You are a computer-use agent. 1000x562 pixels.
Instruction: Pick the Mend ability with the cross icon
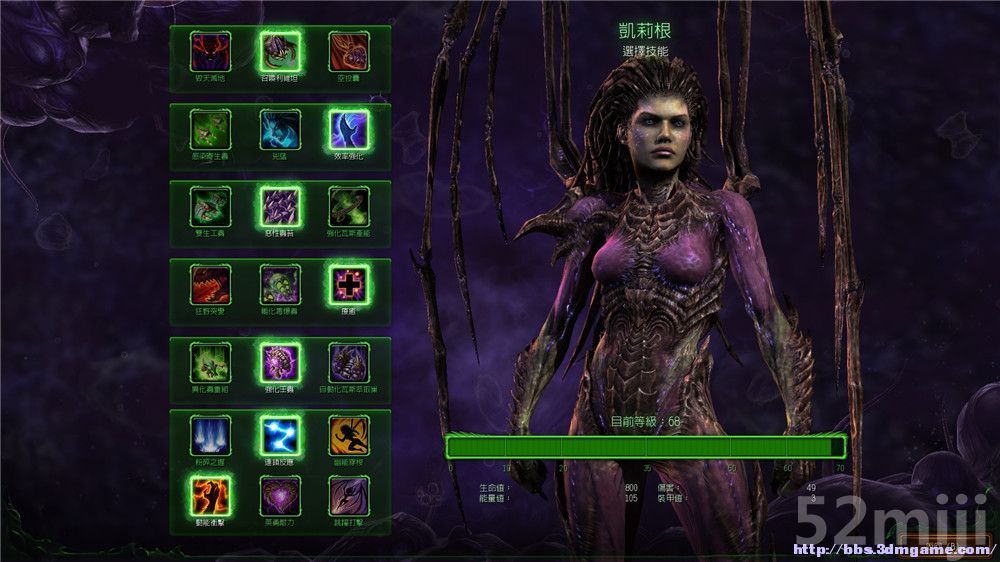(349, 284)
